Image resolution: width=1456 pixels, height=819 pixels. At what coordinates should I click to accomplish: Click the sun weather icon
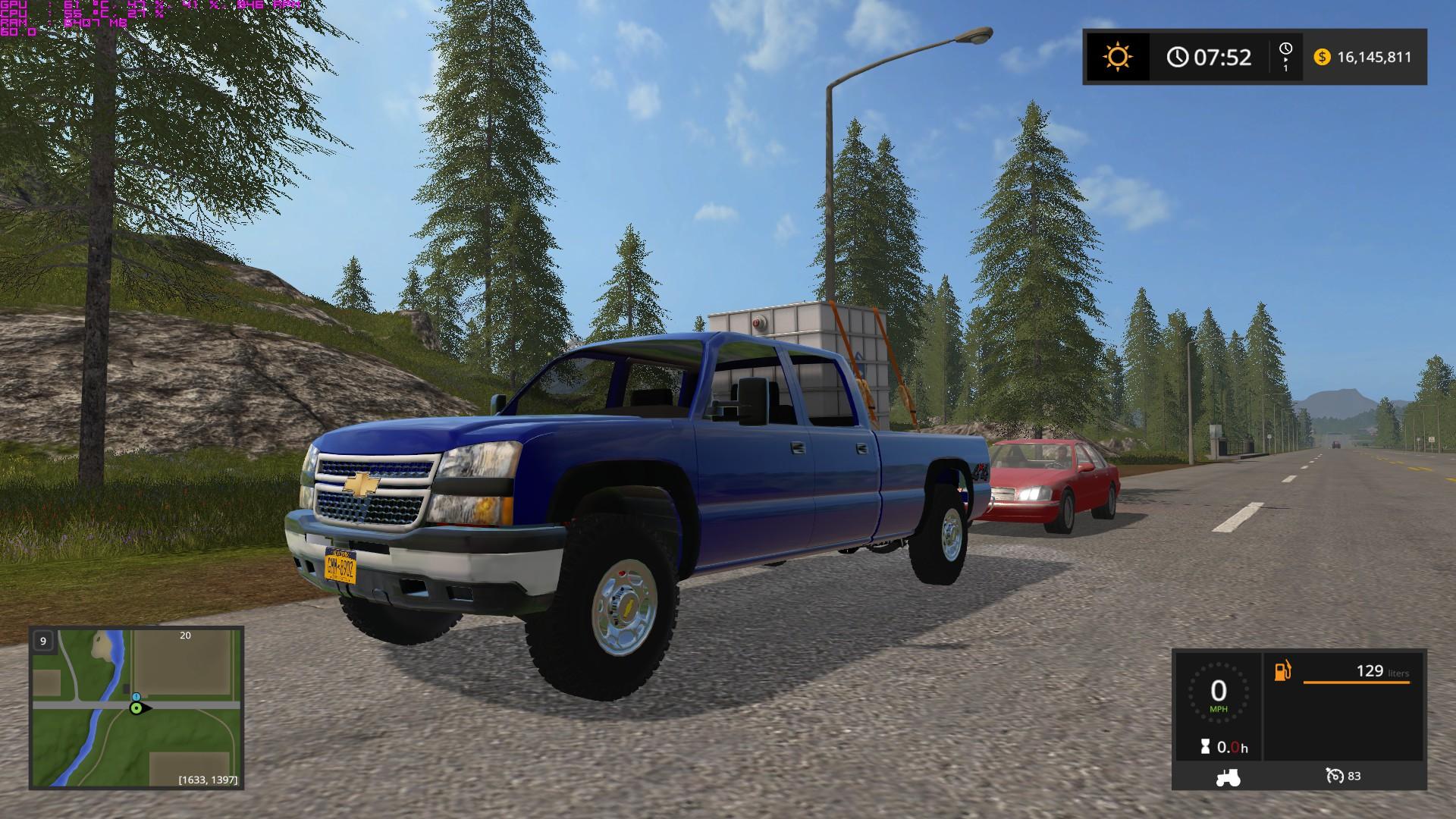1117,57
